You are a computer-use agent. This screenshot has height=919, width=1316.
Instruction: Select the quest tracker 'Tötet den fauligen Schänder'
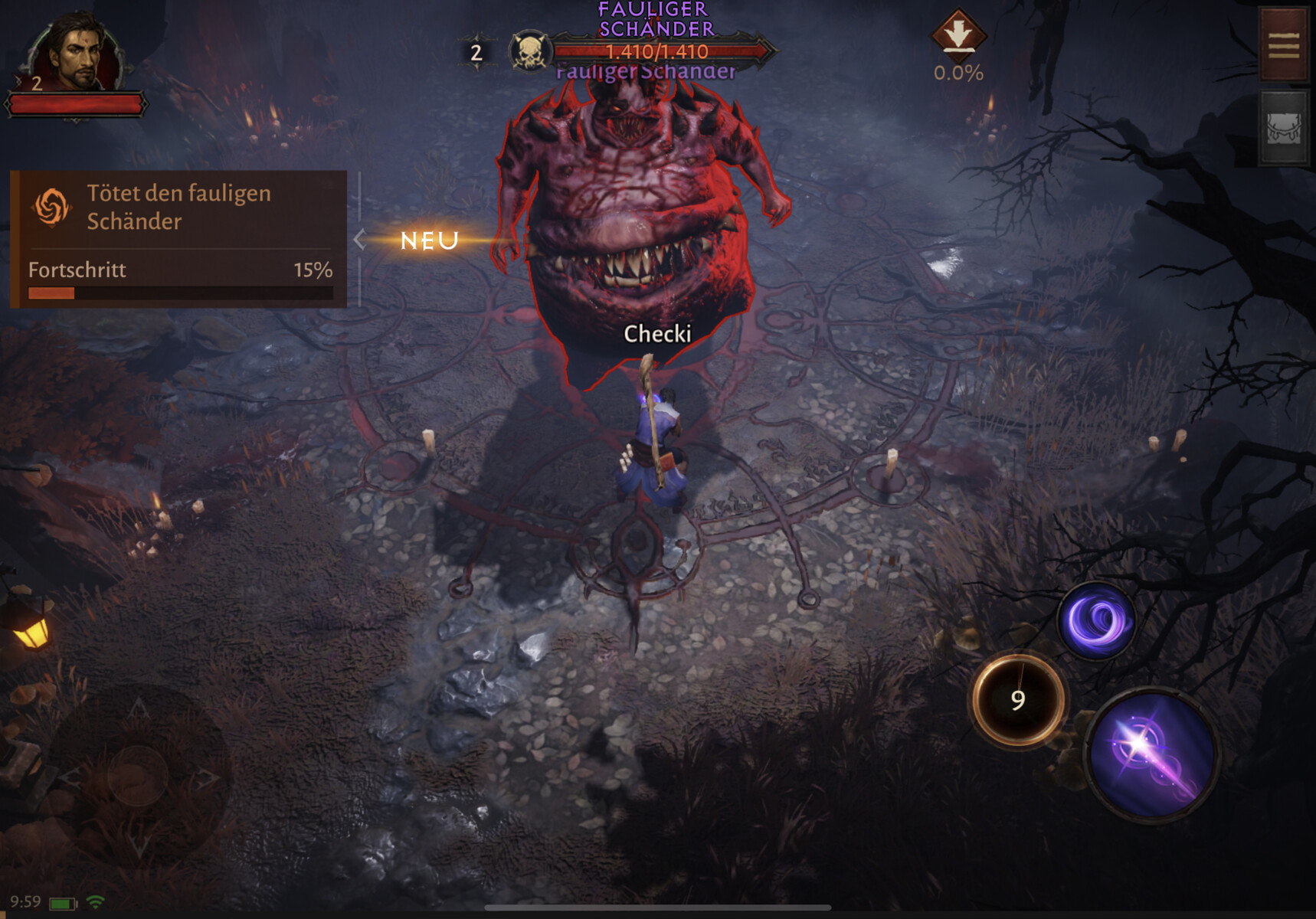(178, 208)
